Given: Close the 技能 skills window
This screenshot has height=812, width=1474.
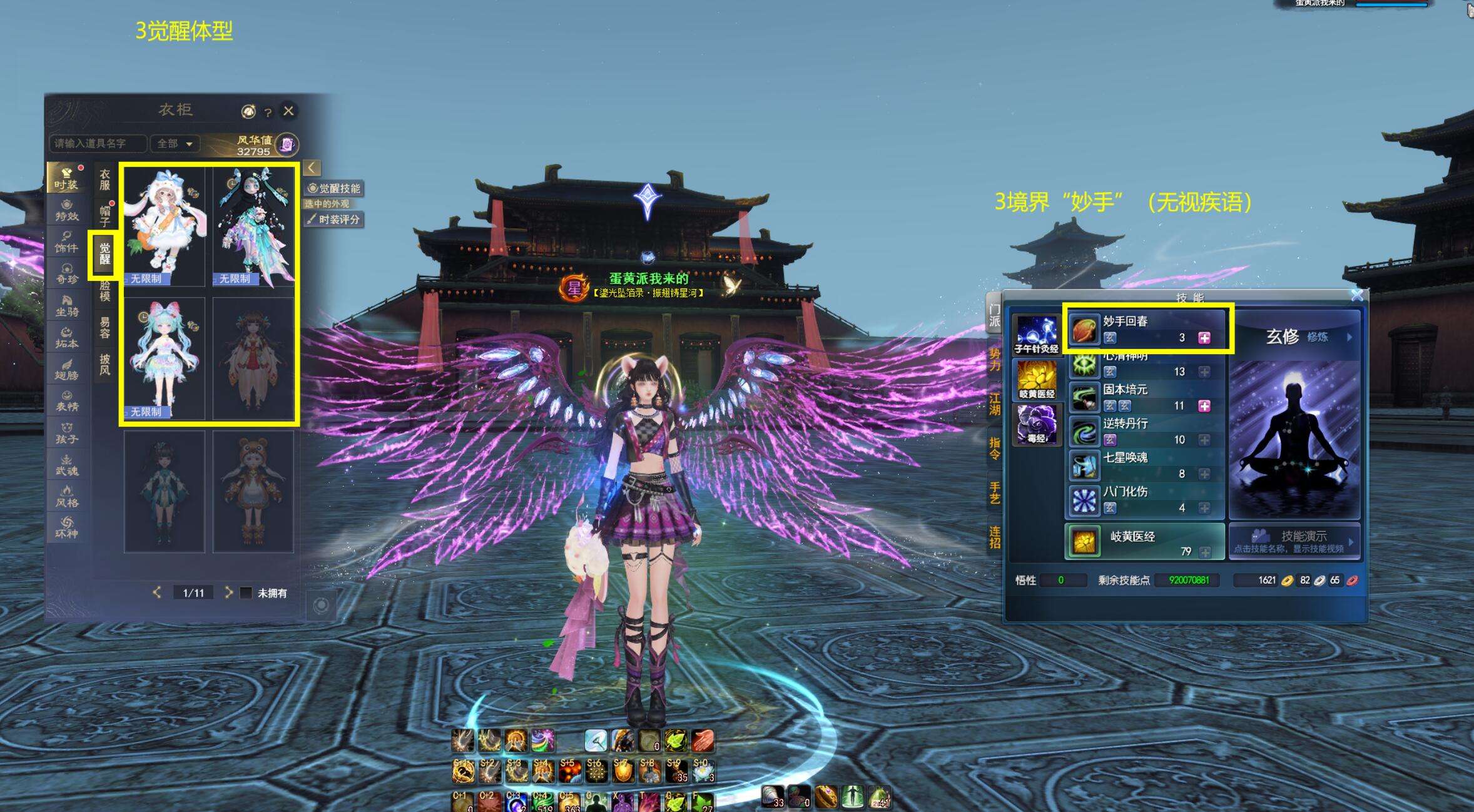Looking at the screenshot, I should pyautogui.click(x=1356, y=295).
